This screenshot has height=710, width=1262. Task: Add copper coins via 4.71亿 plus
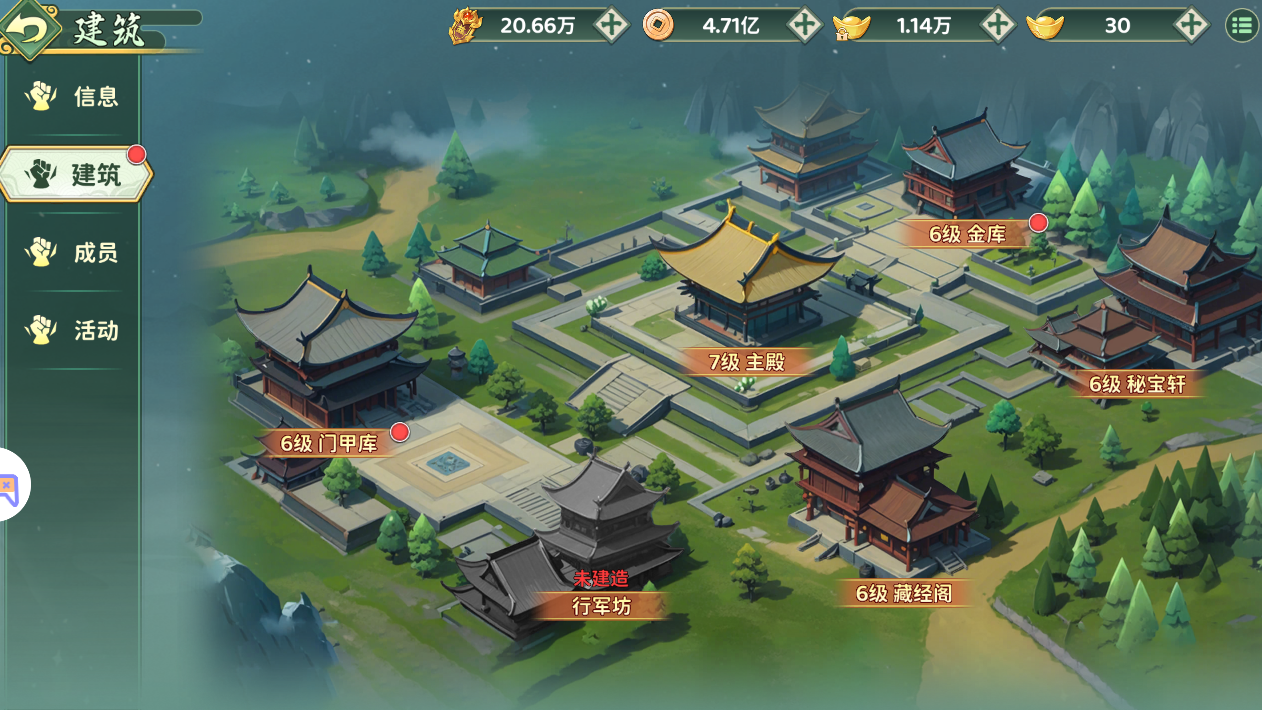(x=805, y=25)
